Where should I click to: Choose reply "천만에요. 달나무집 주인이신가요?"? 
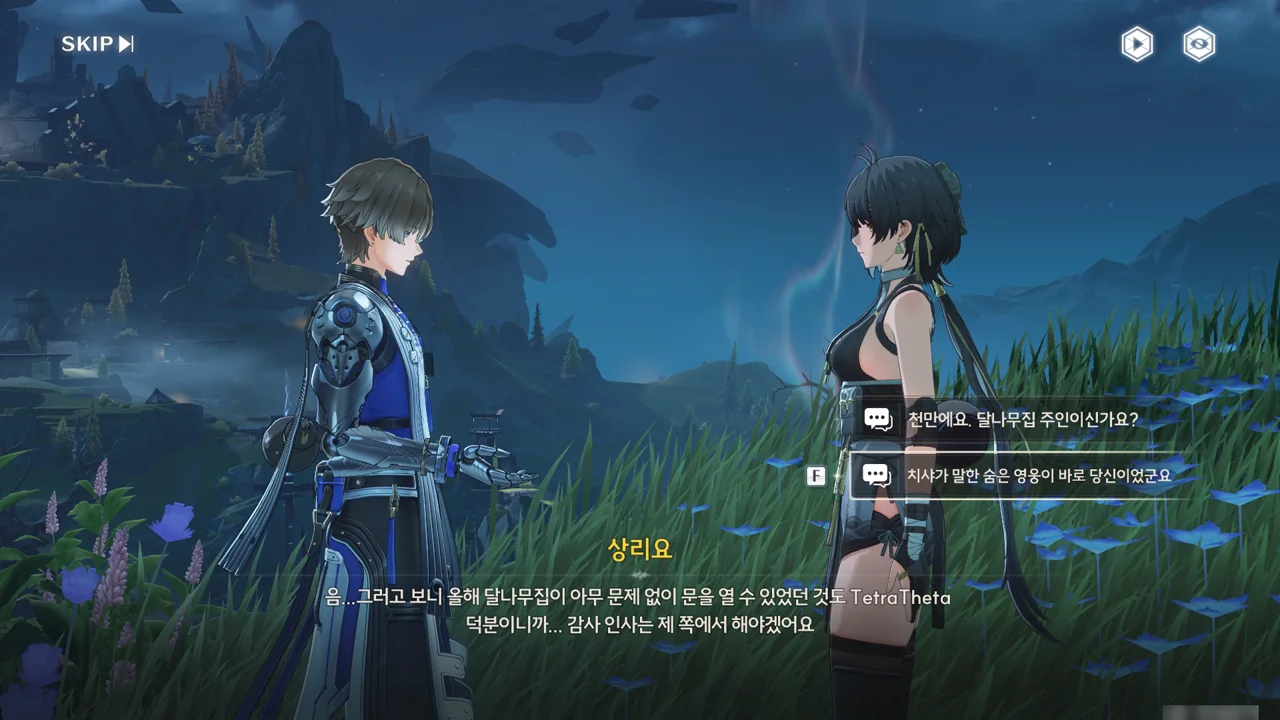1020,419
